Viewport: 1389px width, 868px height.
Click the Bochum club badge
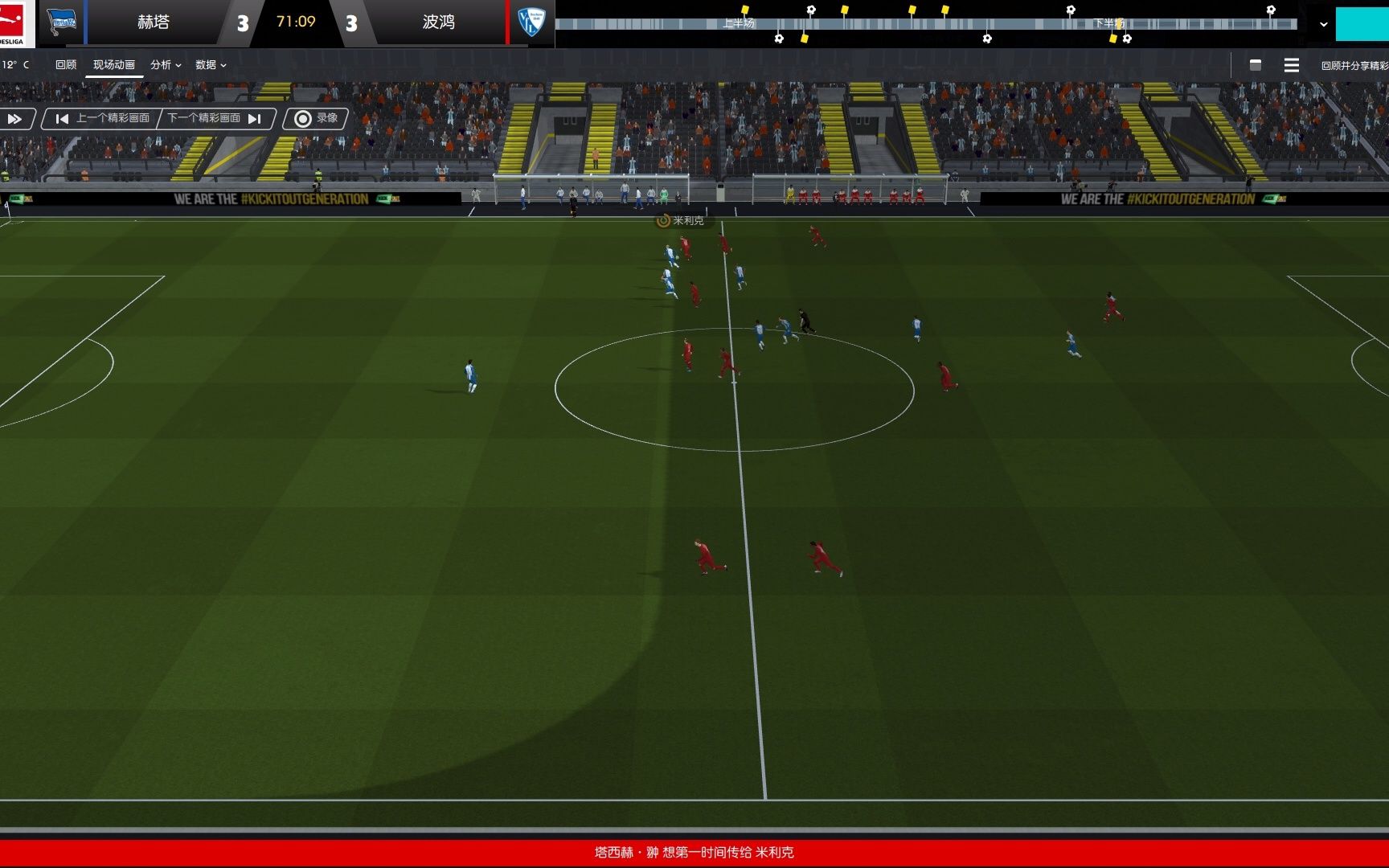coord(531,22)
